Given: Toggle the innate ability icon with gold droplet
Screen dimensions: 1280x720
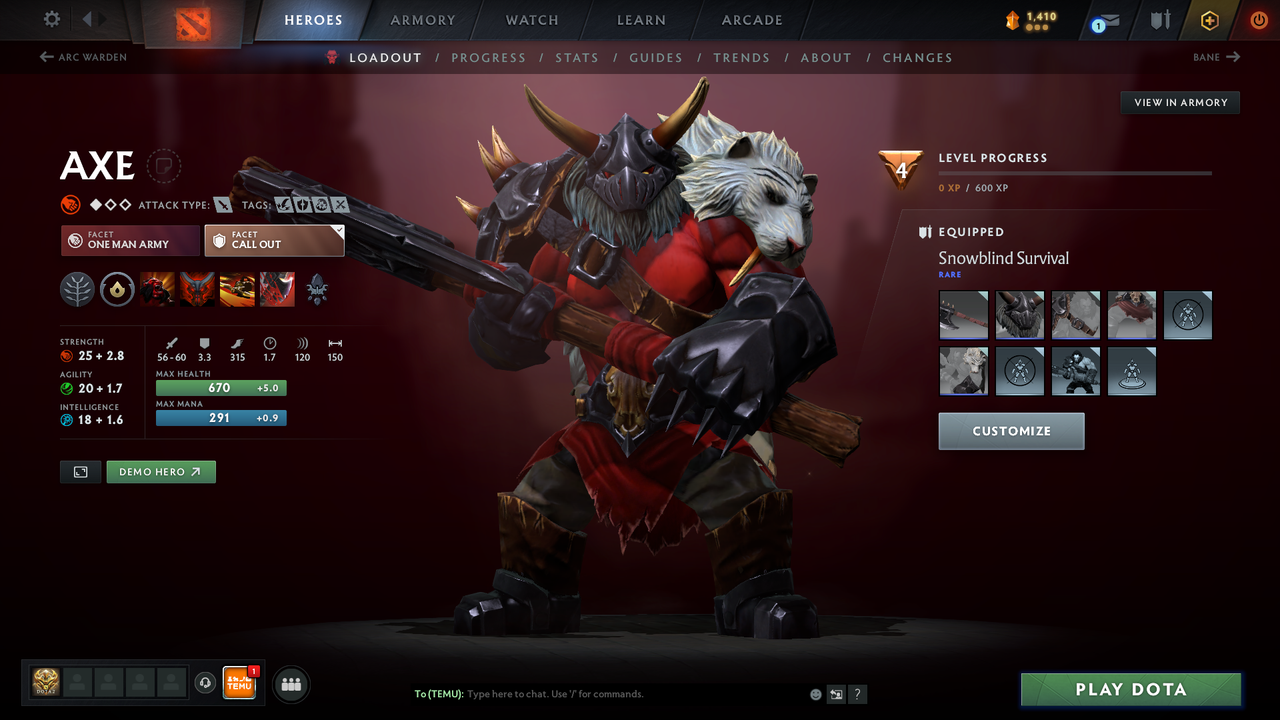Looking at the screenshot, I should click(117, 290).
